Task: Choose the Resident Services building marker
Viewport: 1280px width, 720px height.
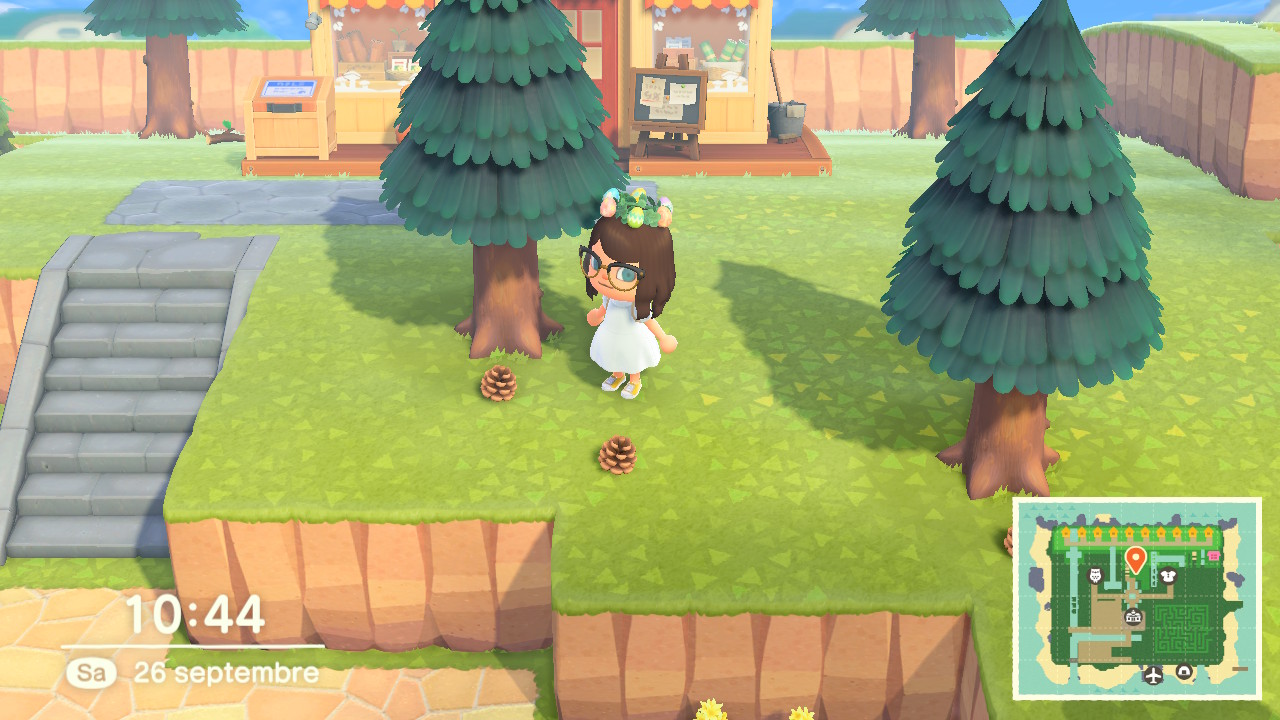Action: [1132, 618]
